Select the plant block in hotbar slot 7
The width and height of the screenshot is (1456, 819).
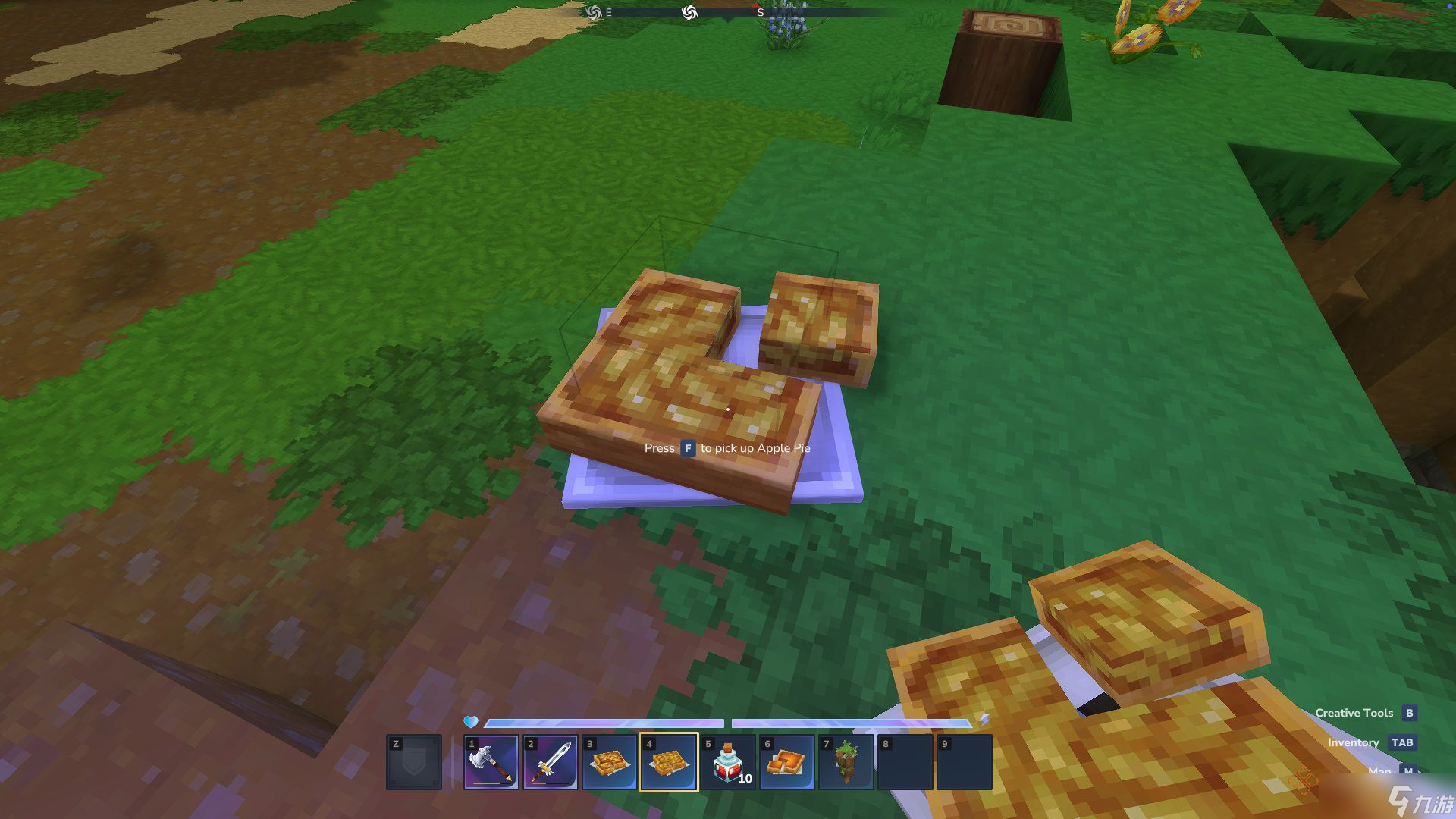(x=846, y=762)
